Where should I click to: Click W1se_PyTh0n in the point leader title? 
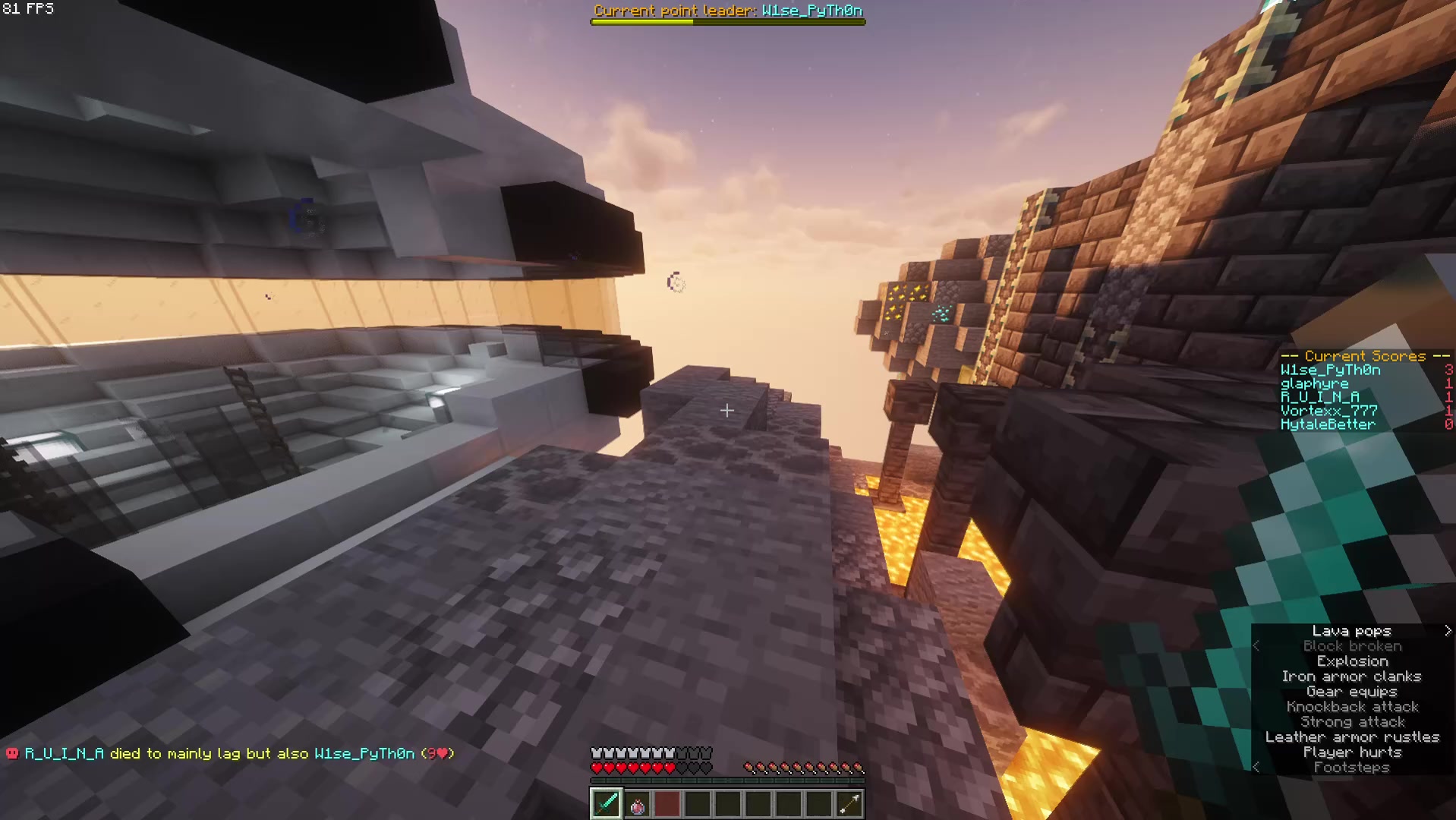click(813, 11)
